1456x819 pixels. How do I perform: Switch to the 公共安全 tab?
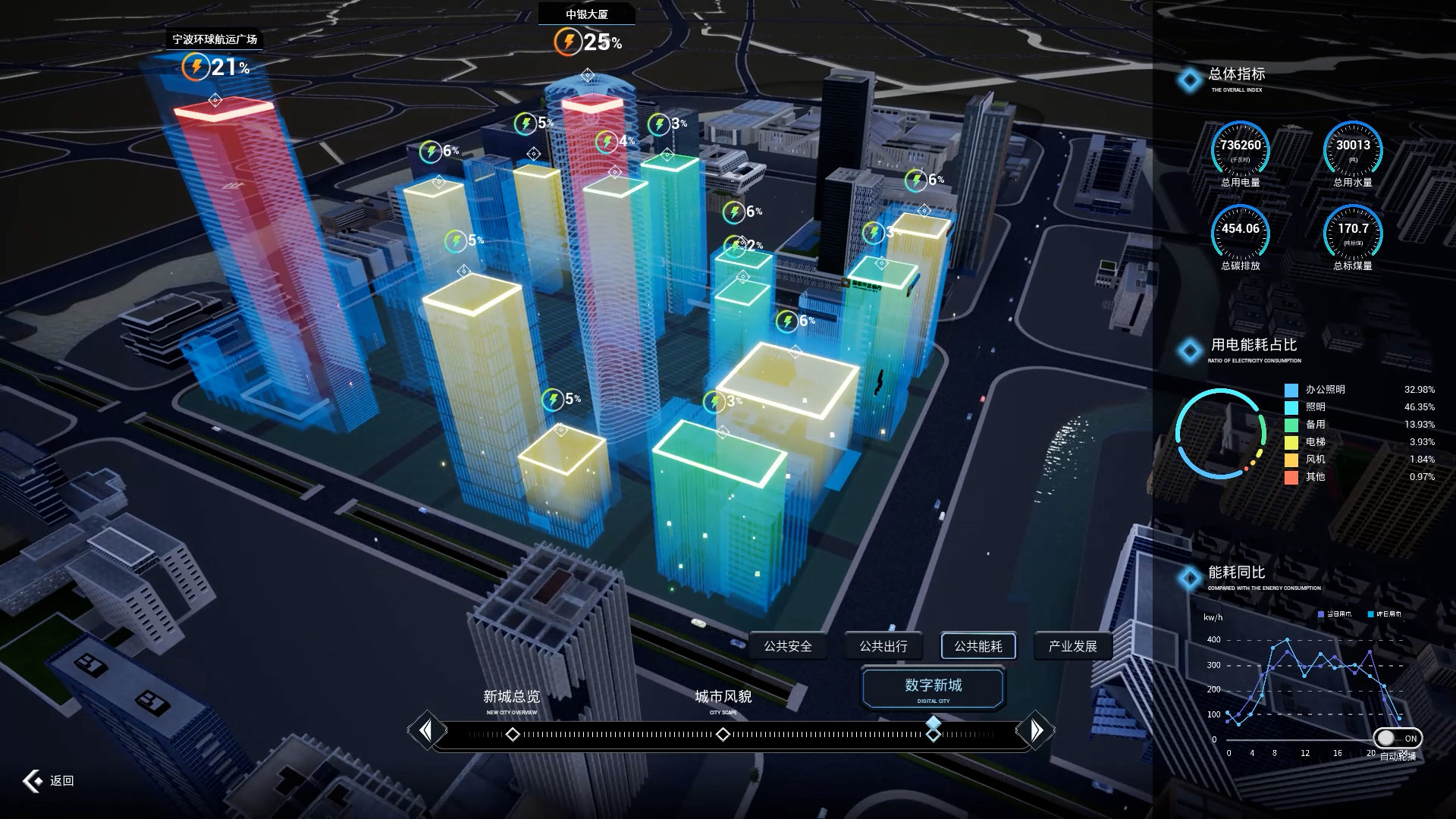(788, 646)
